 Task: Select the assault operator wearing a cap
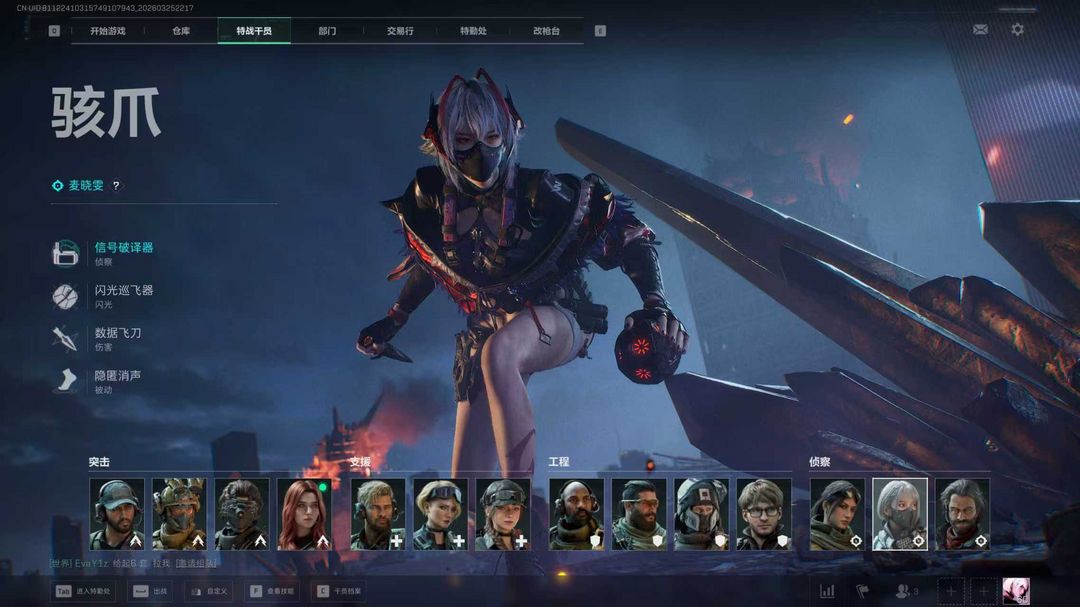[x=116, y=514]
